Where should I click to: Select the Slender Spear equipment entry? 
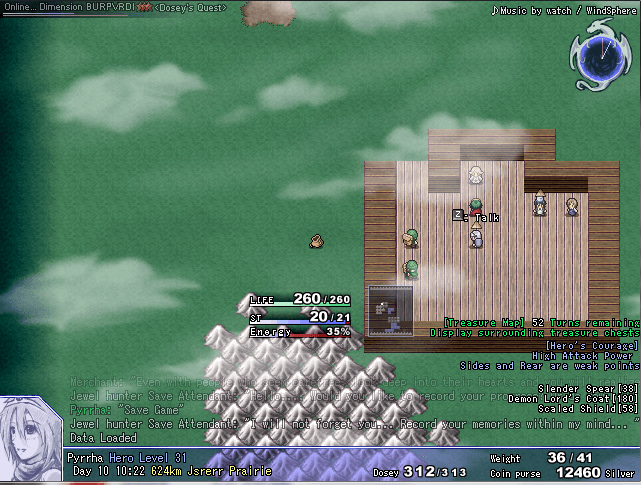588,388
